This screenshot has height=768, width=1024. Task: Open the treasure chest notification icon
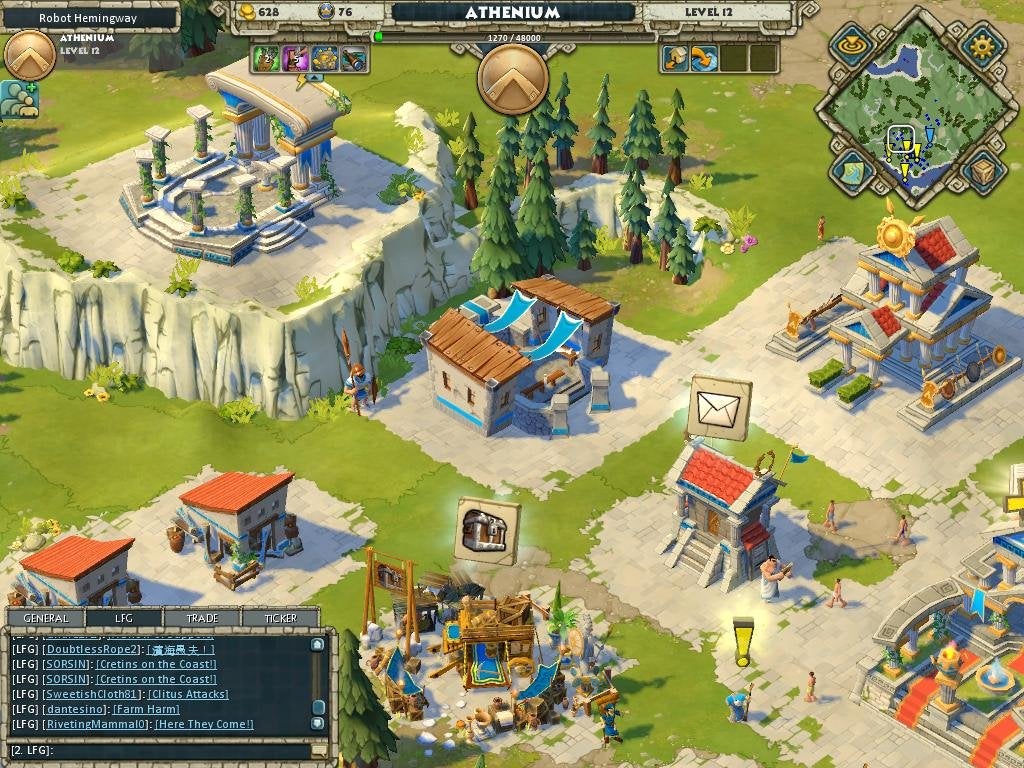coord(486,530)
